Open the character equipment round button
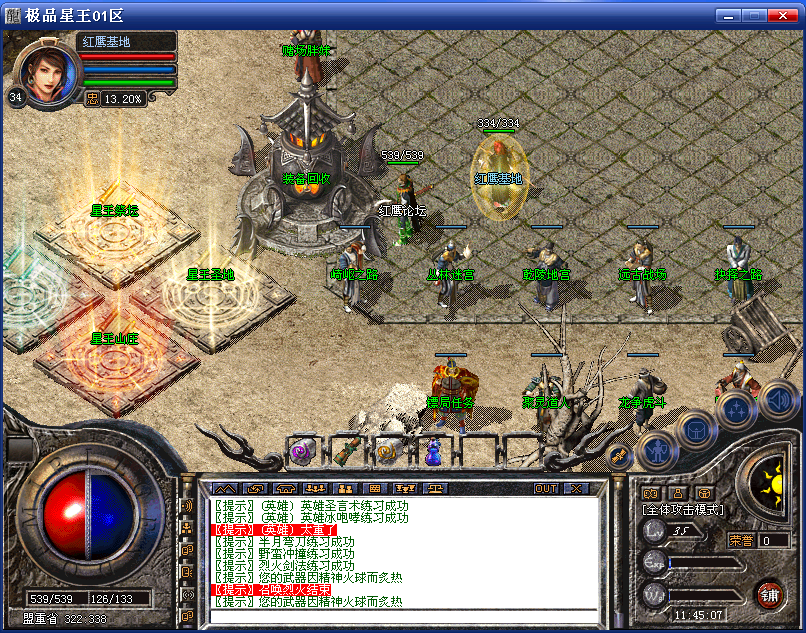 [655, 450]
